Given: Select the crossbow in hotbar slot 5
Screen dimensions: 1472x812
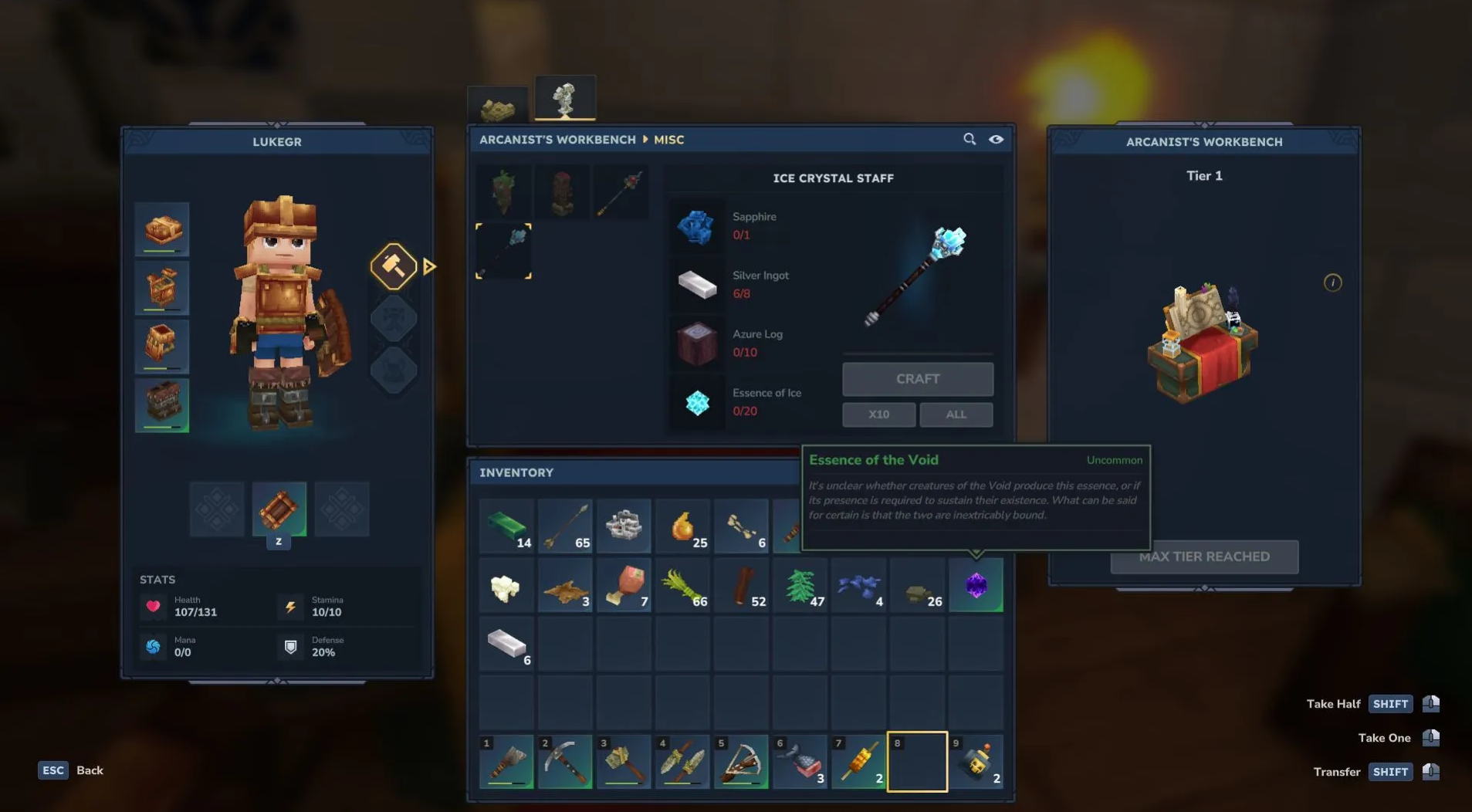Looking at the screenshot, I should (x=741, y=762).
